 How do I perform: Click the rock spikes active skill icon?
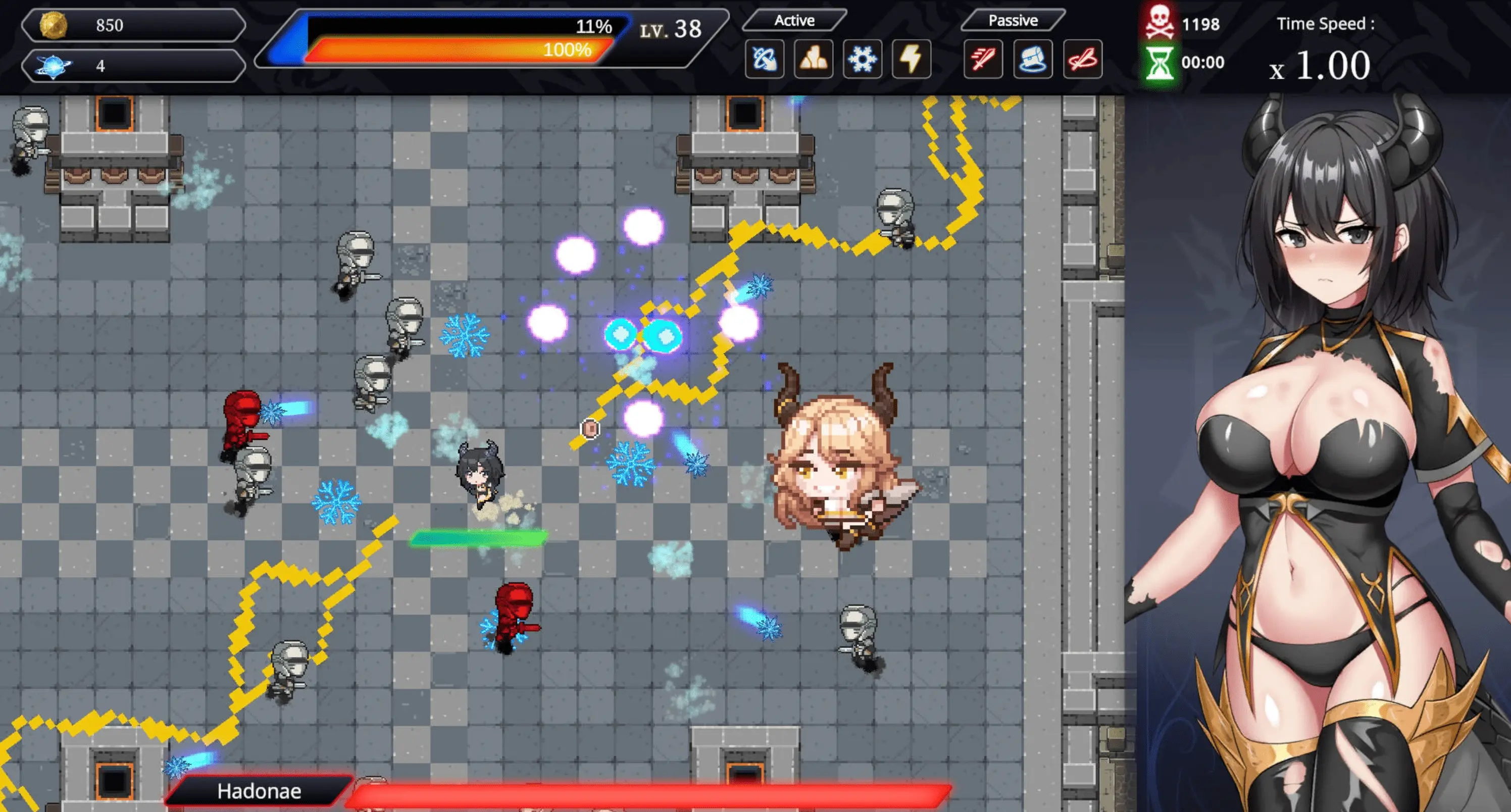tap(814, 59)
